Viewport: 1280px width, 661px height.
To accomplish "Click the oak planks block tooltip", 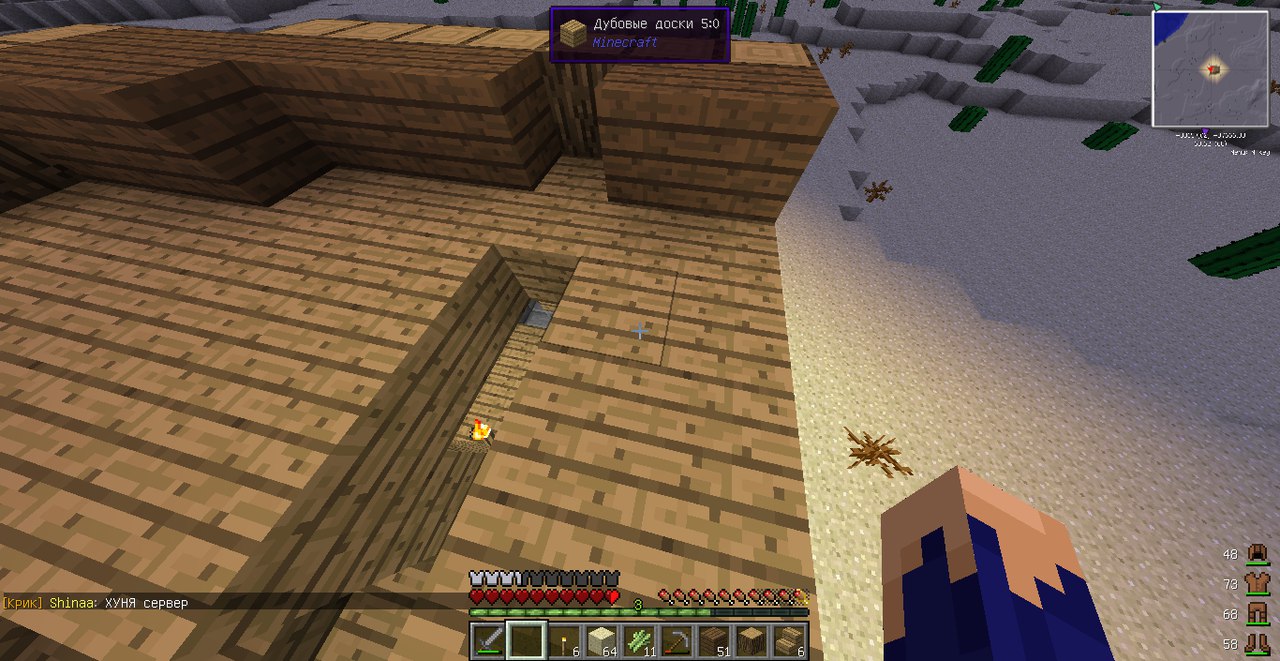I will point(639,34).
